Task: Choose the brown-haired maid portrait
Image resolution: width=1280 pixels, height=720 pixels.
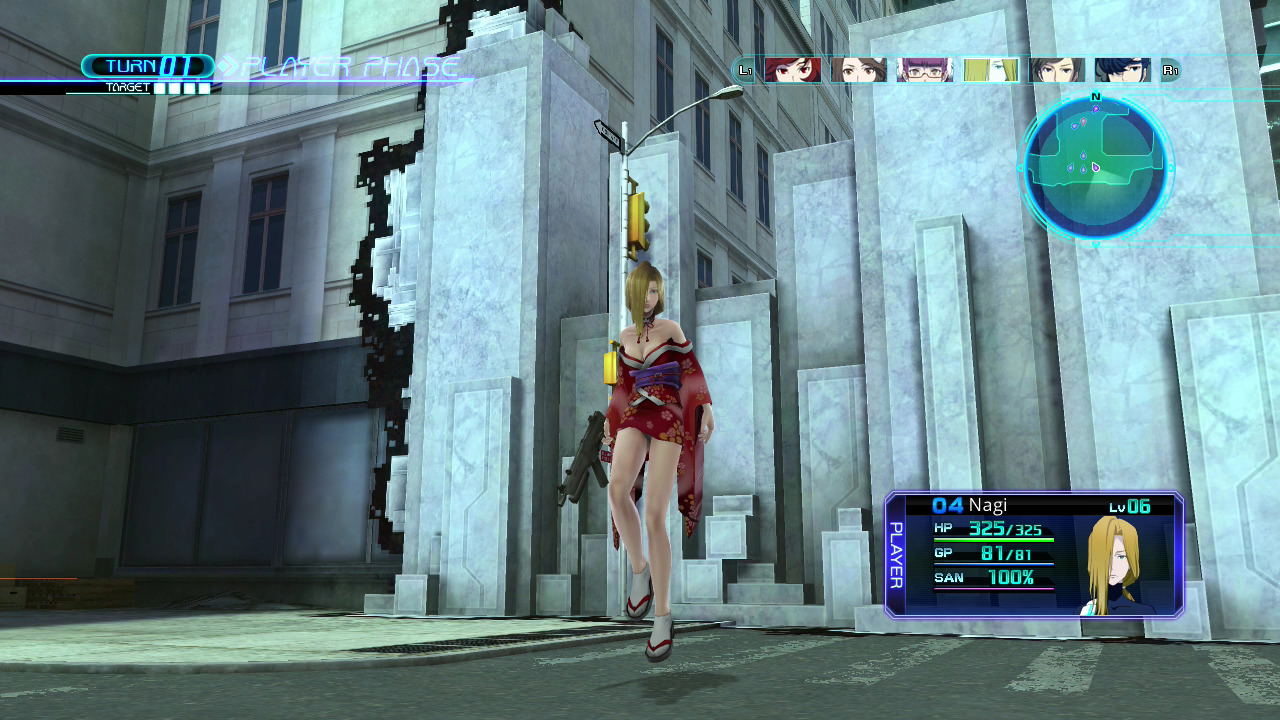Action: (x=858, y=70)
